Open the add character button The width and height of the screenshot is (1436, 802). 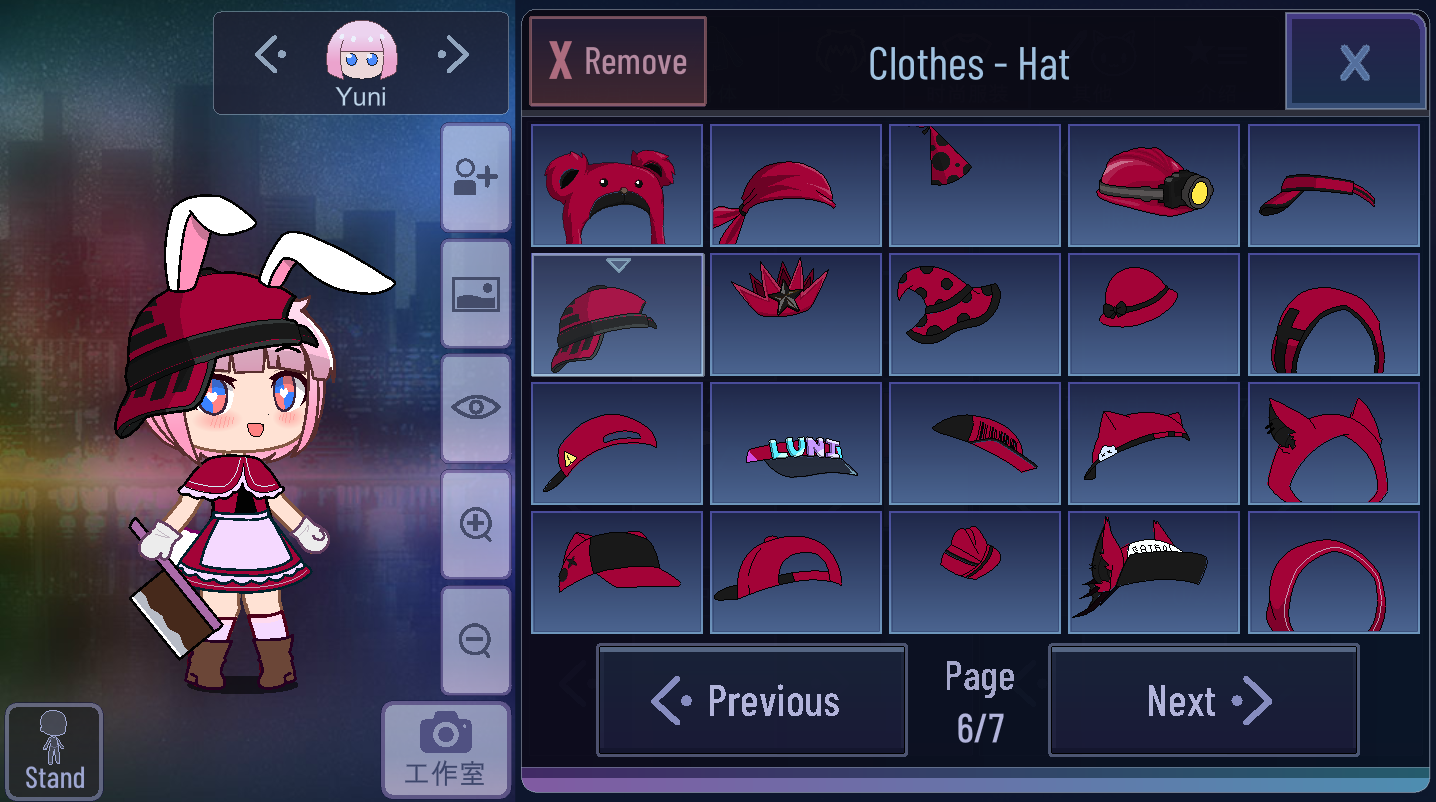tap(476, 178)
